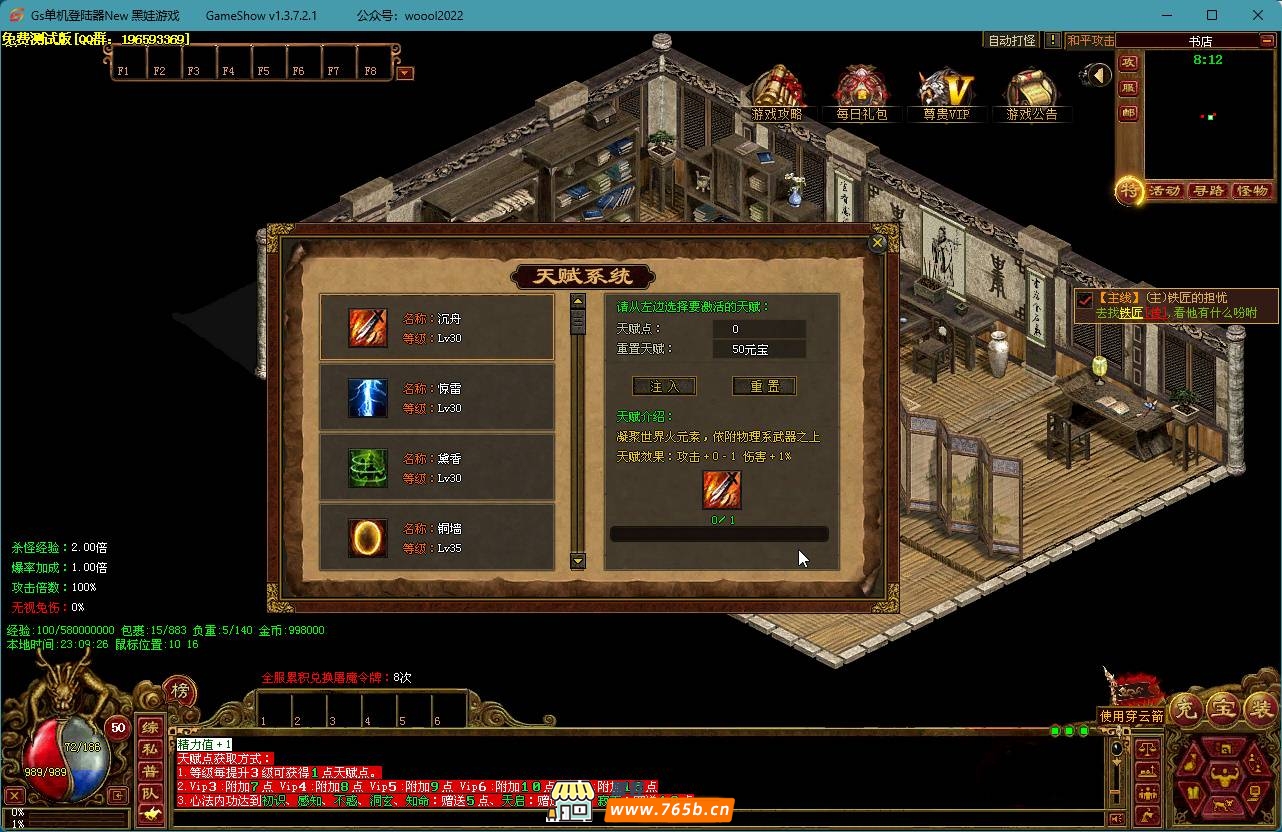The height and width of the screenshot is (832, 1282).
Task: Open the 榜 rankings button
Action: [x=179, y=691]
